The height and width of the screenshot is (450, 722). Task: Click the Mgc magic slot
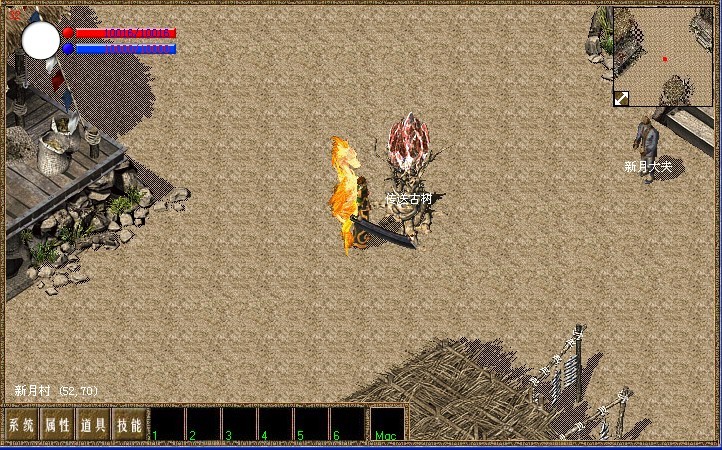click(387, 424)
